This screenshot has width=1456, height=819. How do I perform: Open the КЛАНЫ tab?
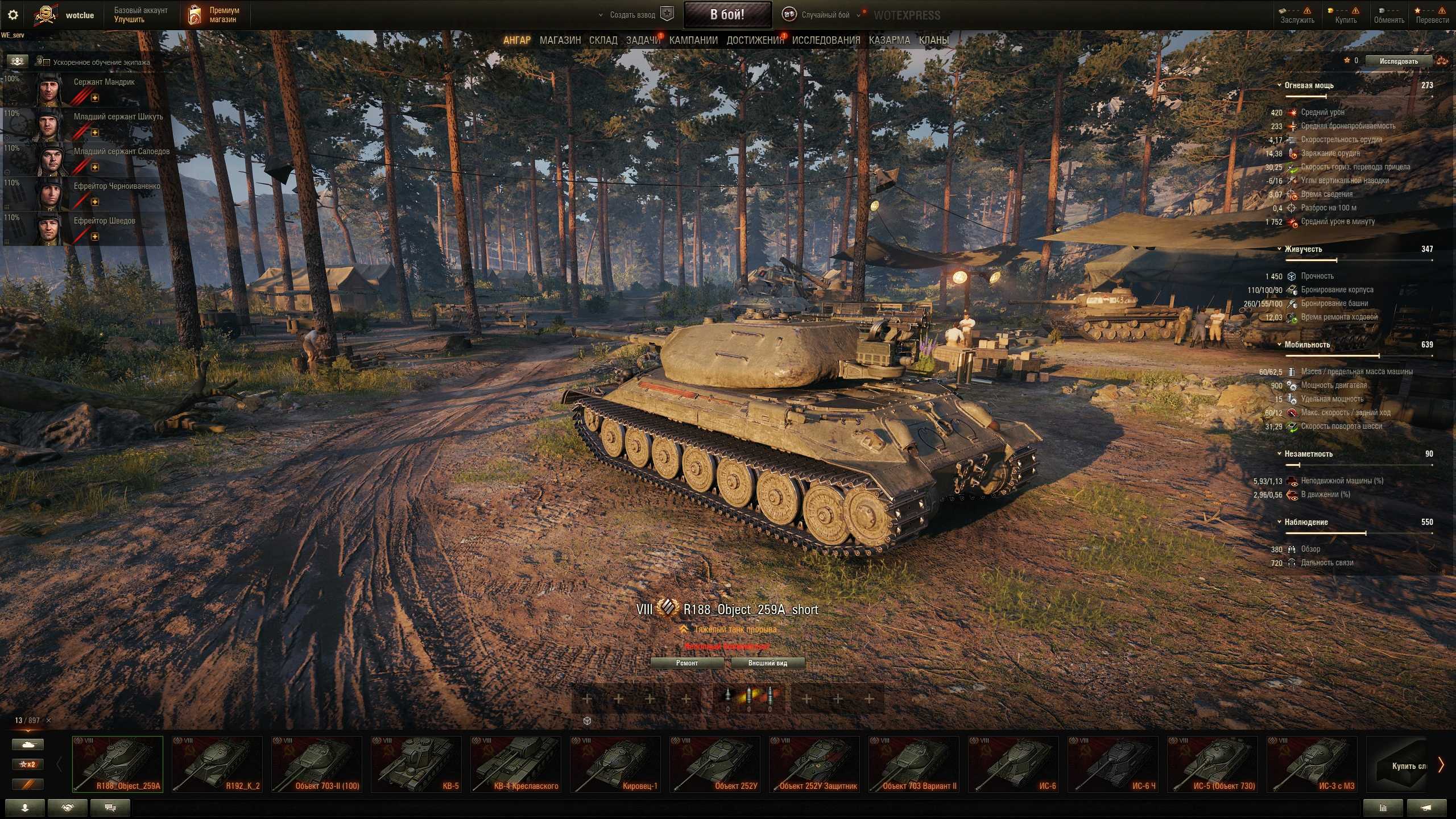pyautogui.click(x=933, y=40)
